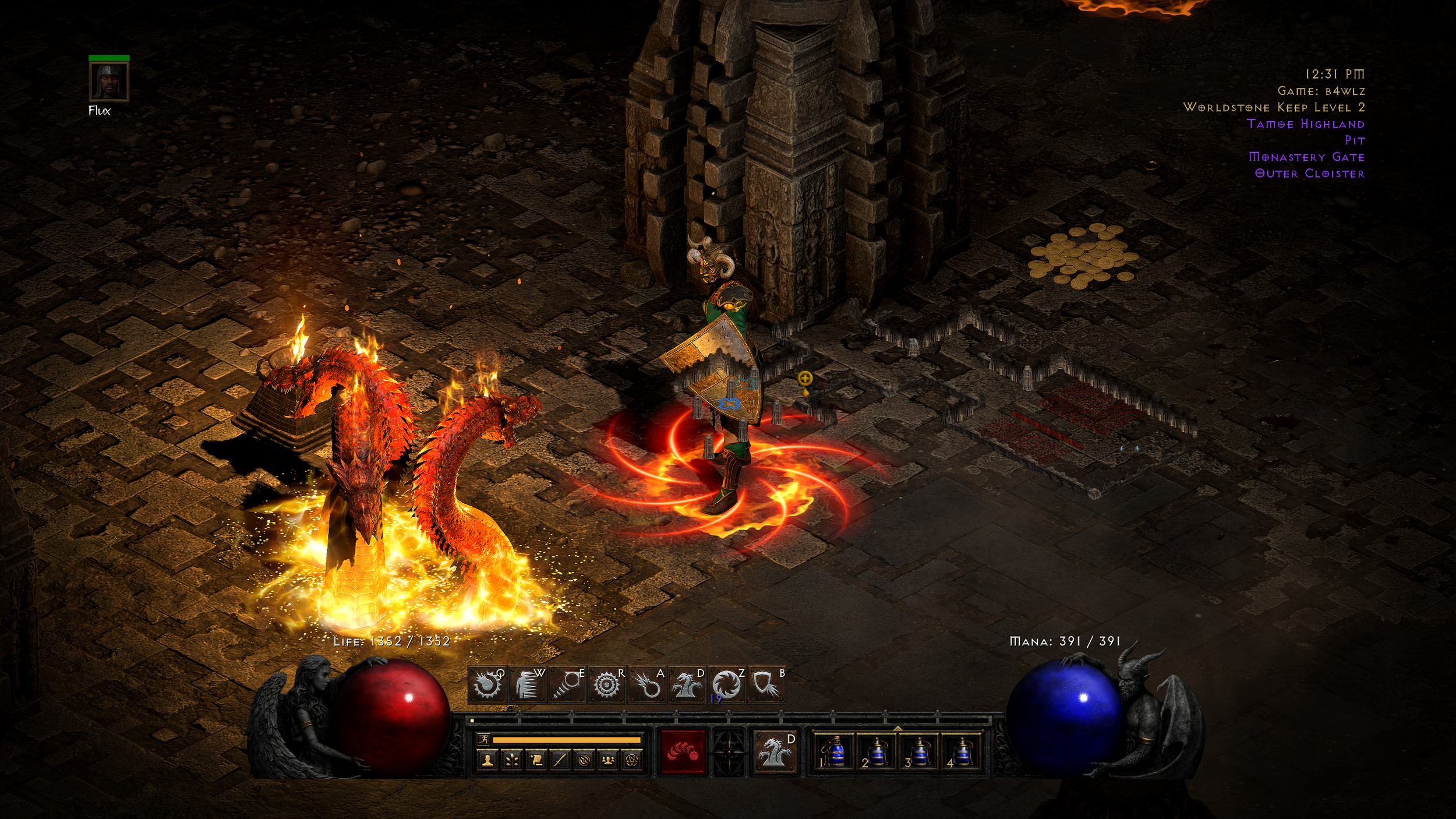This screenshot has width=1456, height=819.
Task: Open the party button with three figures
Action: [x=608, y=760]
